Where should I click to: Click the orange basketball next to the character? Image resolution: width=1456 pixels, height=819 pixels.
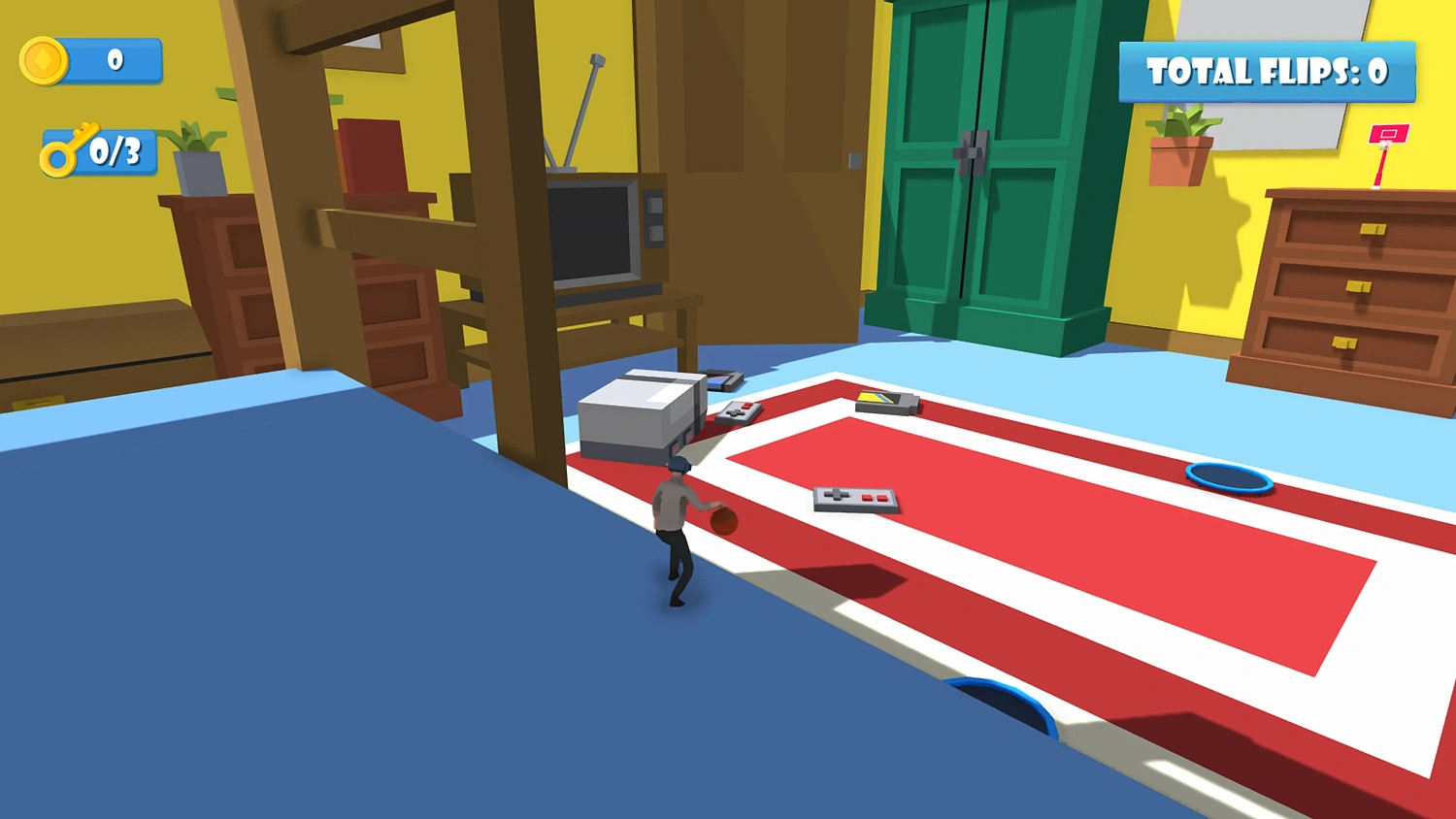(x=722, y=521)
